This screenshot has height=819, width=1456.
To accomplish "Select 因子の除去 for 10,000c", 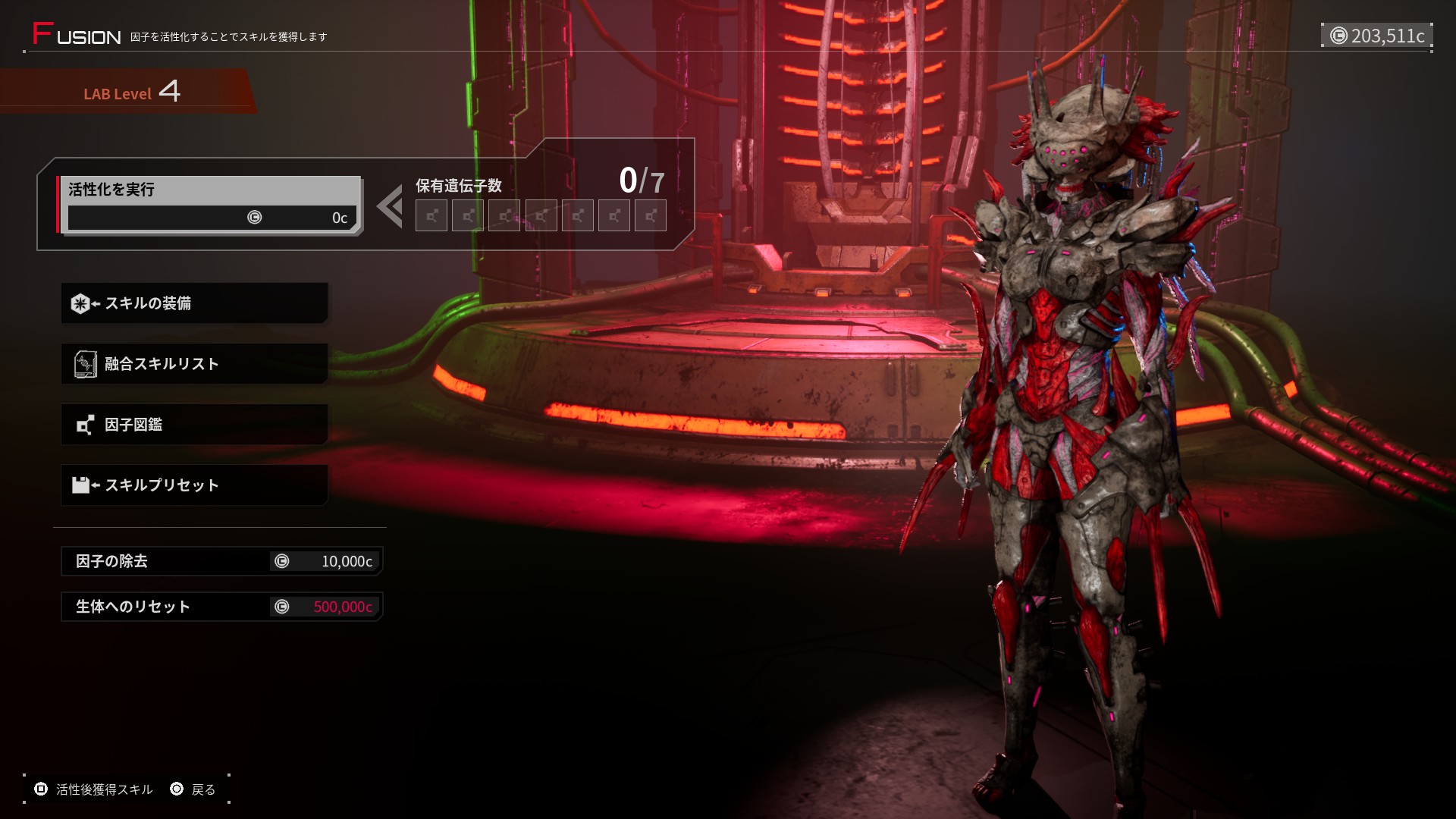I will click(221, 561).
